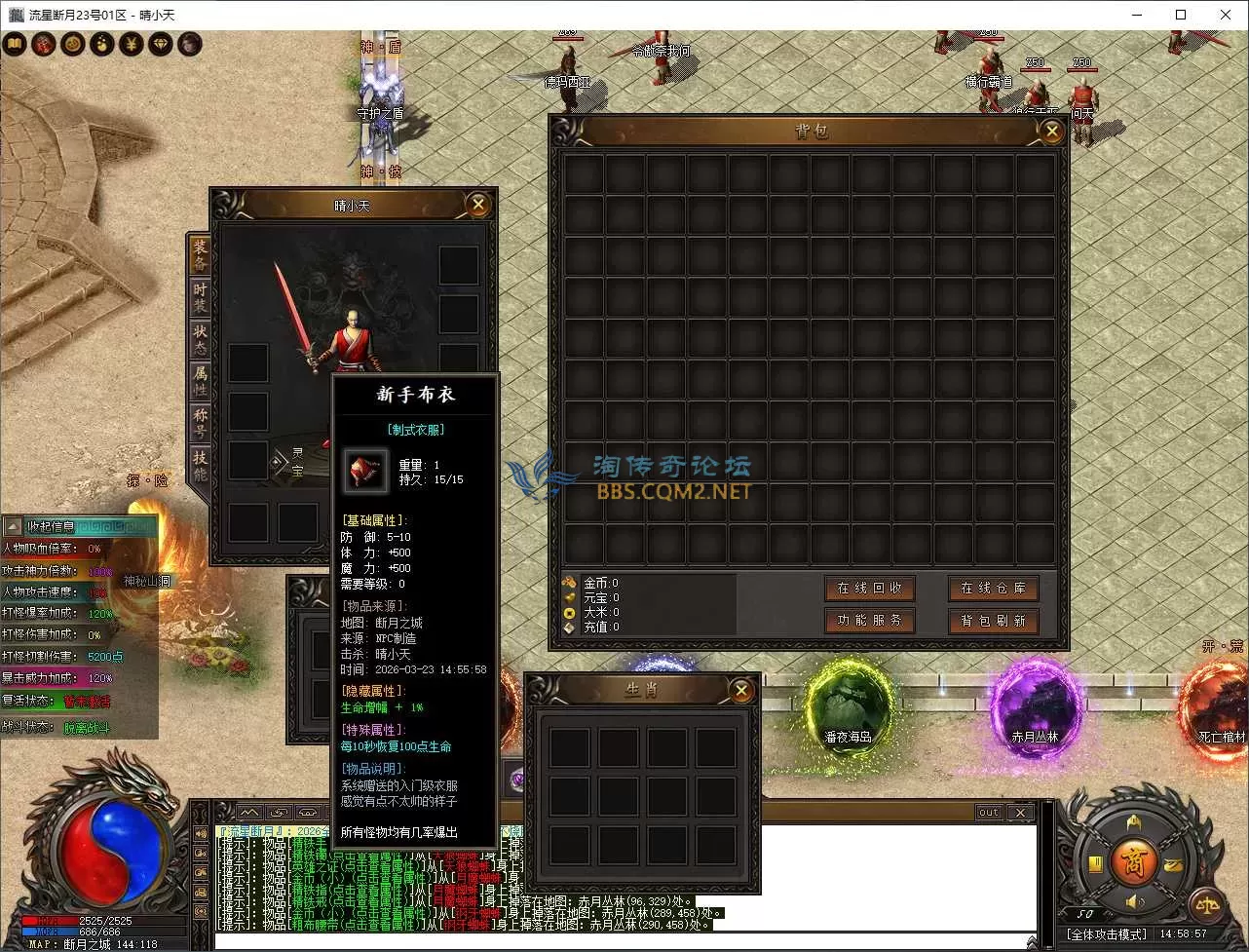Screen dimensions: 1249x952
Task: Open the yen currency icon
Action: 131,44
